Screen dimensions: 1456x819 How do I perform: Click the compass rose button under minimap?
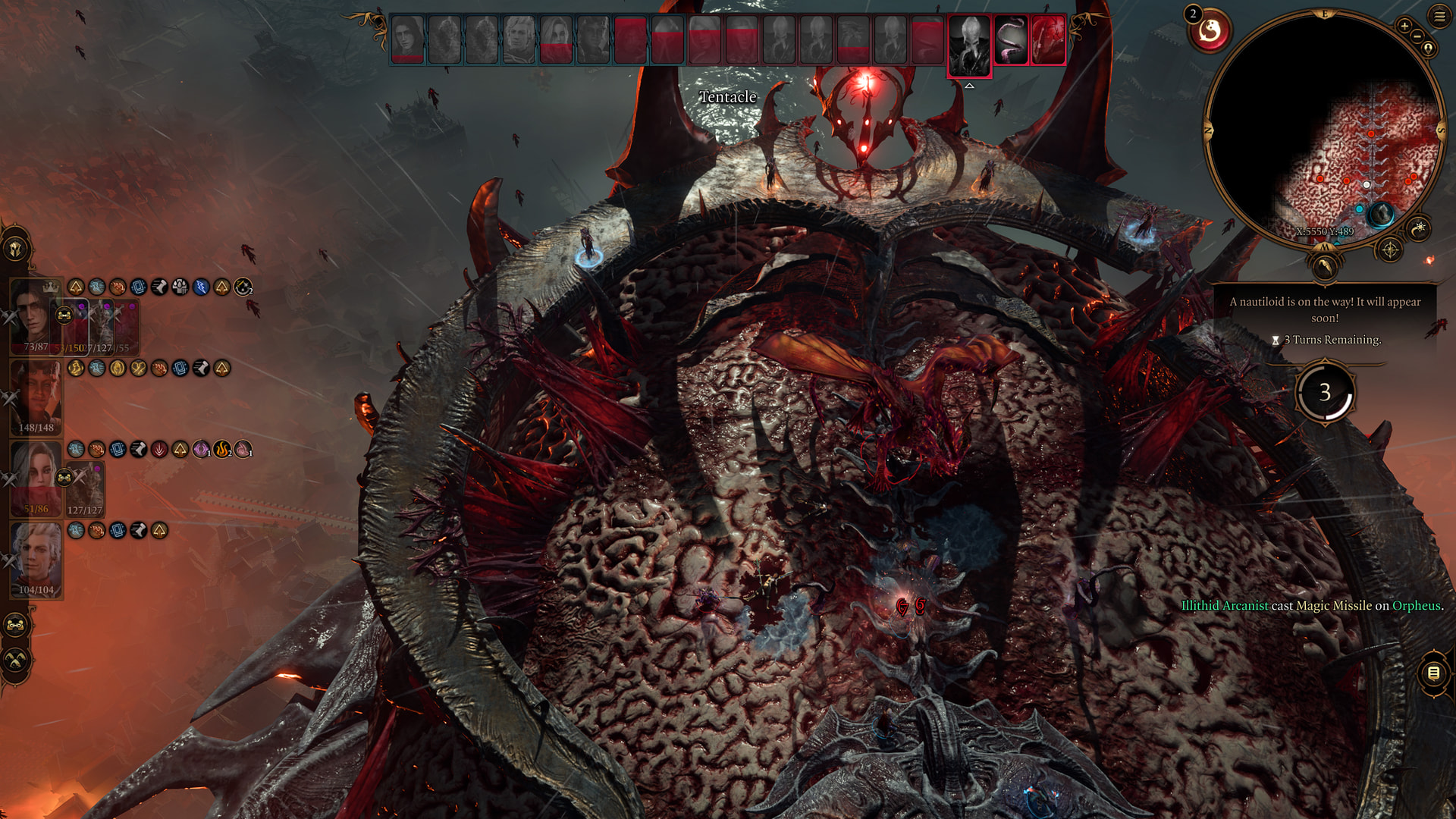tap(1389, 249)
